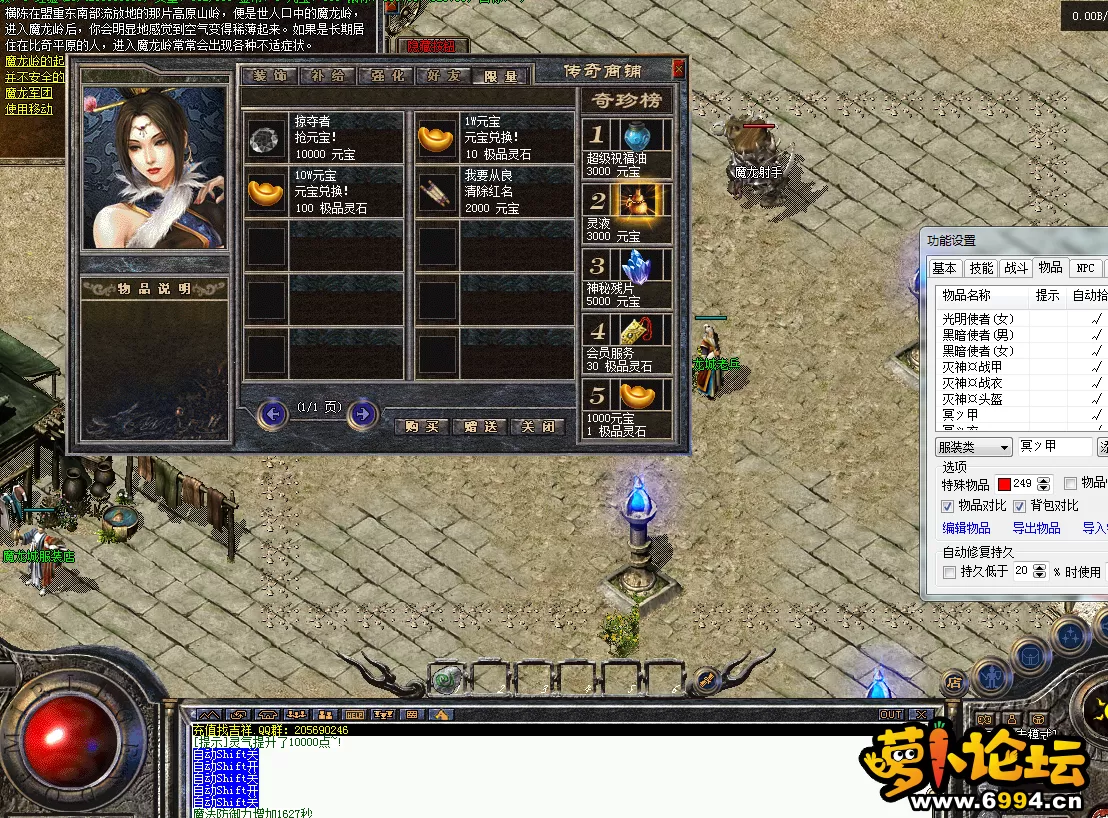Select the 掠夺者 diamond item

(265, 137)
